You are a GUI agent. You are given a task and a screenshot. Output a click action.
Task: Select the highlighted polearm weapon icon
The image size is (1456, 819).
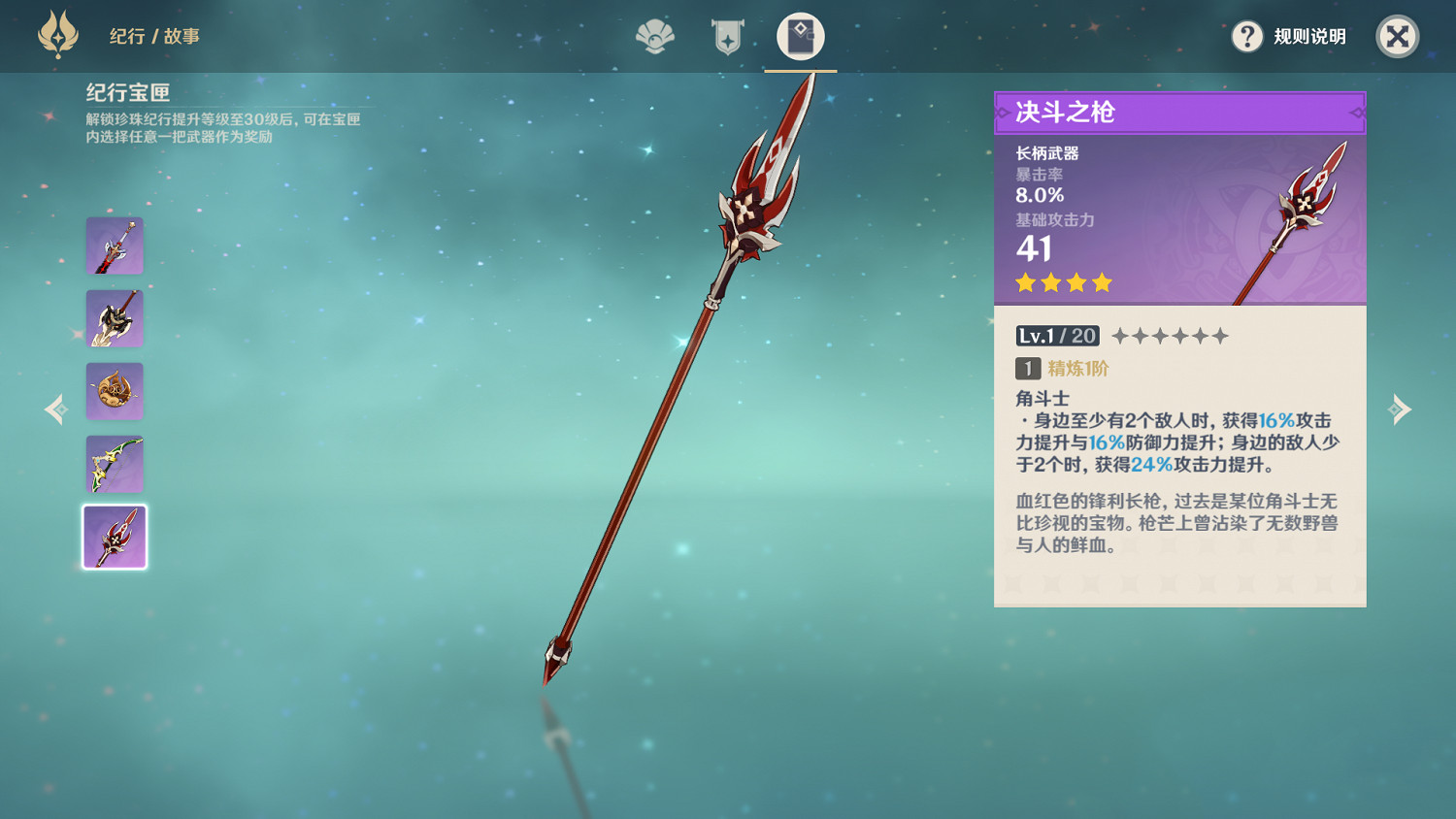tap(115, 537)
